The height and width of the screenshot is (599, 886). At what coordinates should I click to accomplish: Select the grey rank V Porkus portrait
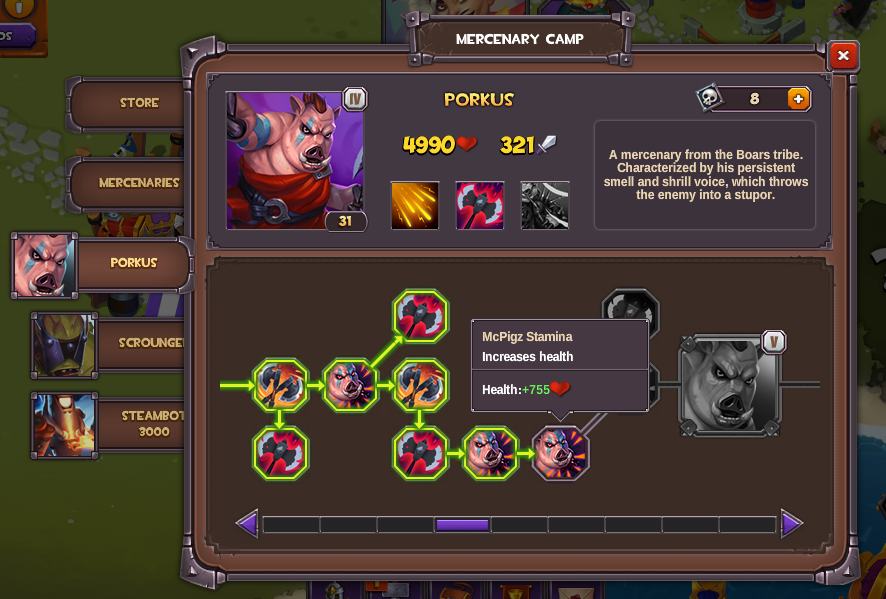(729, 385)
